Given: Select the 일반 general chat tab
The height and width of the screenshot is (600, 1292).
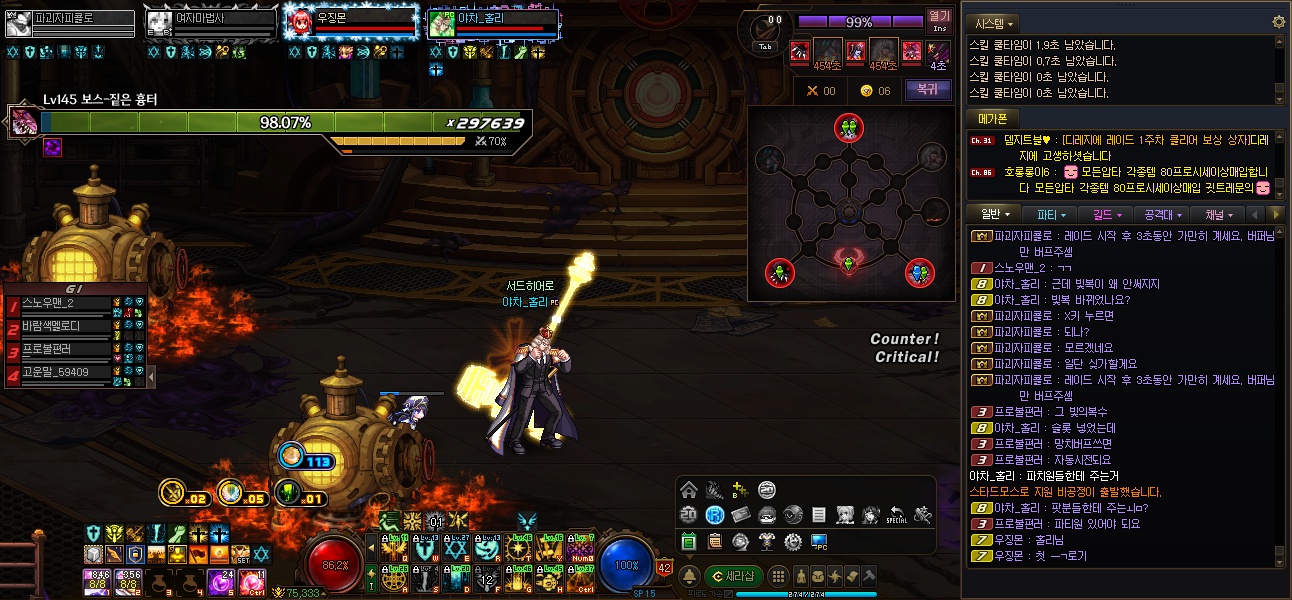Looking at the screenshot, I should pos(994,214).
